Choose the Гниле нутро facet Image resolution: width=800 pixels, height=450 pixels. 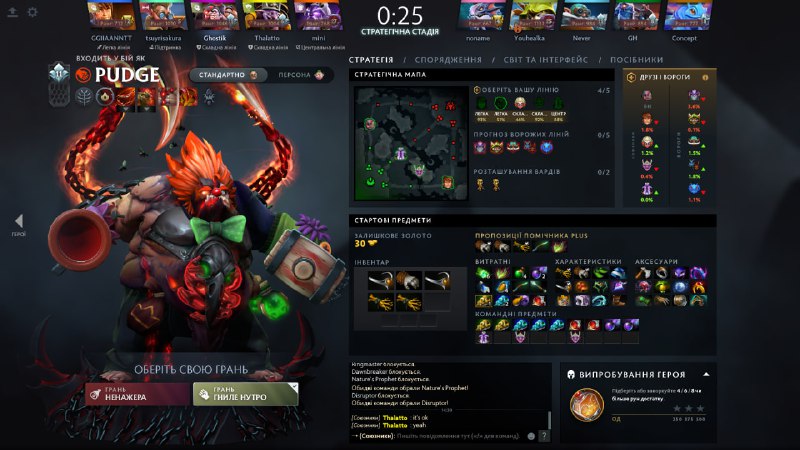pos(245,395)
